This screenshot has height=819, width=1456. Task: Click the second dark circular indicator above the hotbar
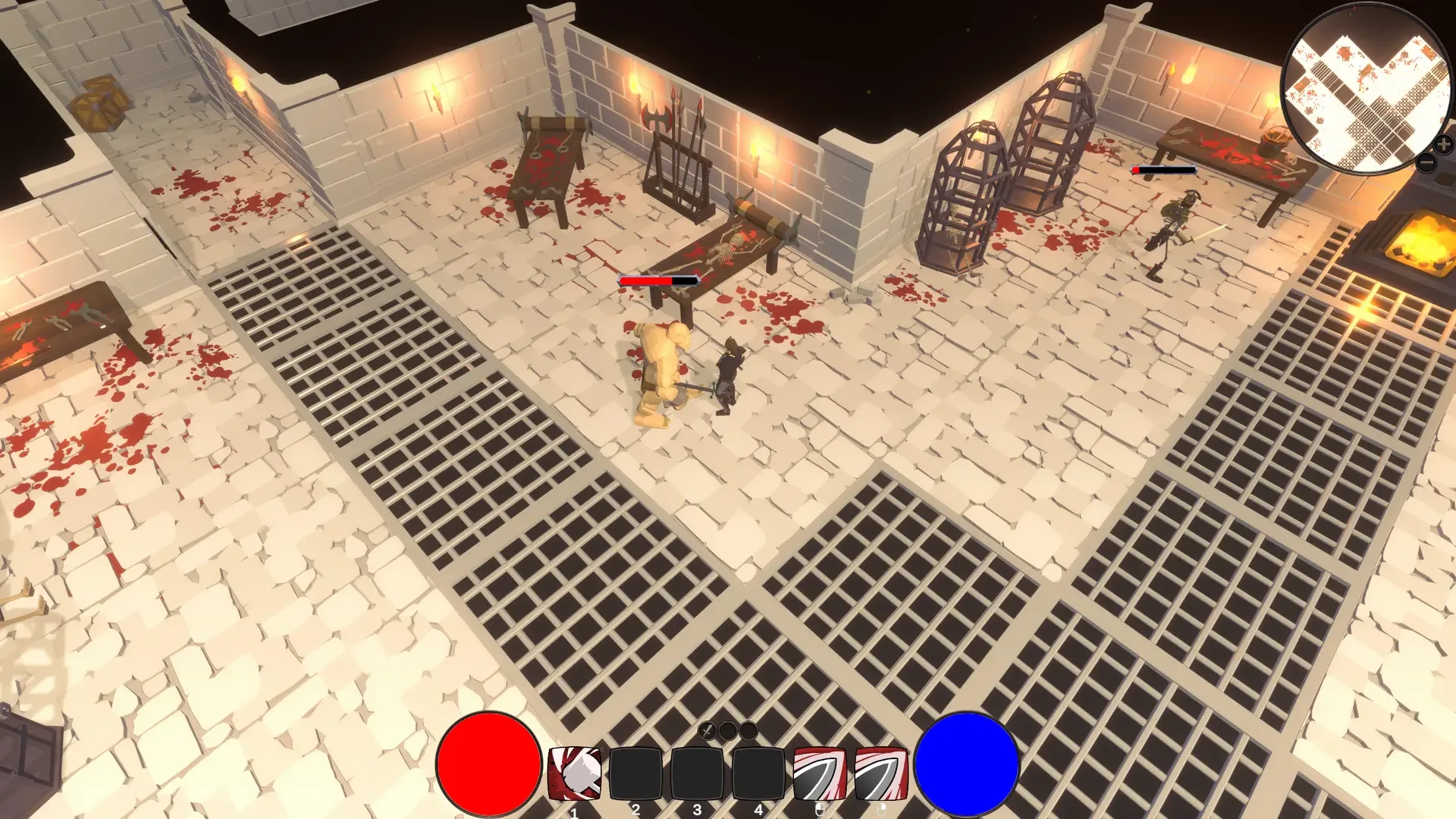(x=747, y=730)
